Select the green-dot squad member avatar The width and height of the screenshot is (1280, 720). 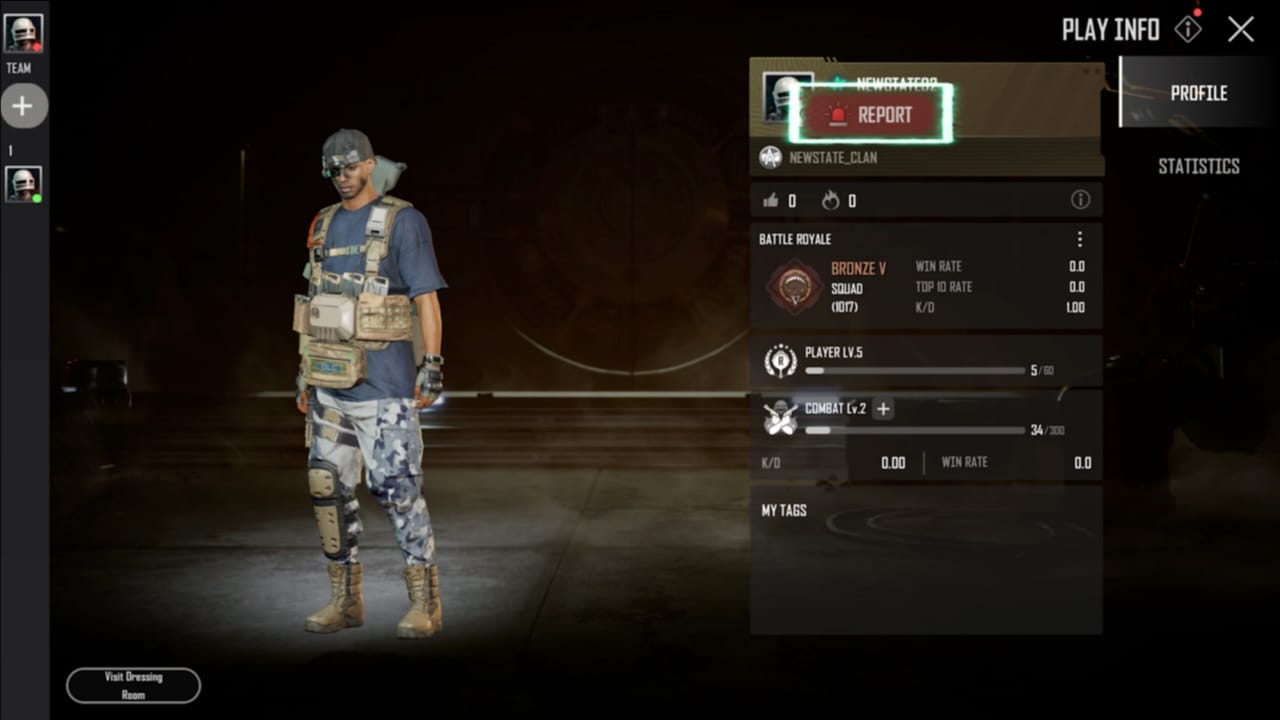tap(23, 184)
